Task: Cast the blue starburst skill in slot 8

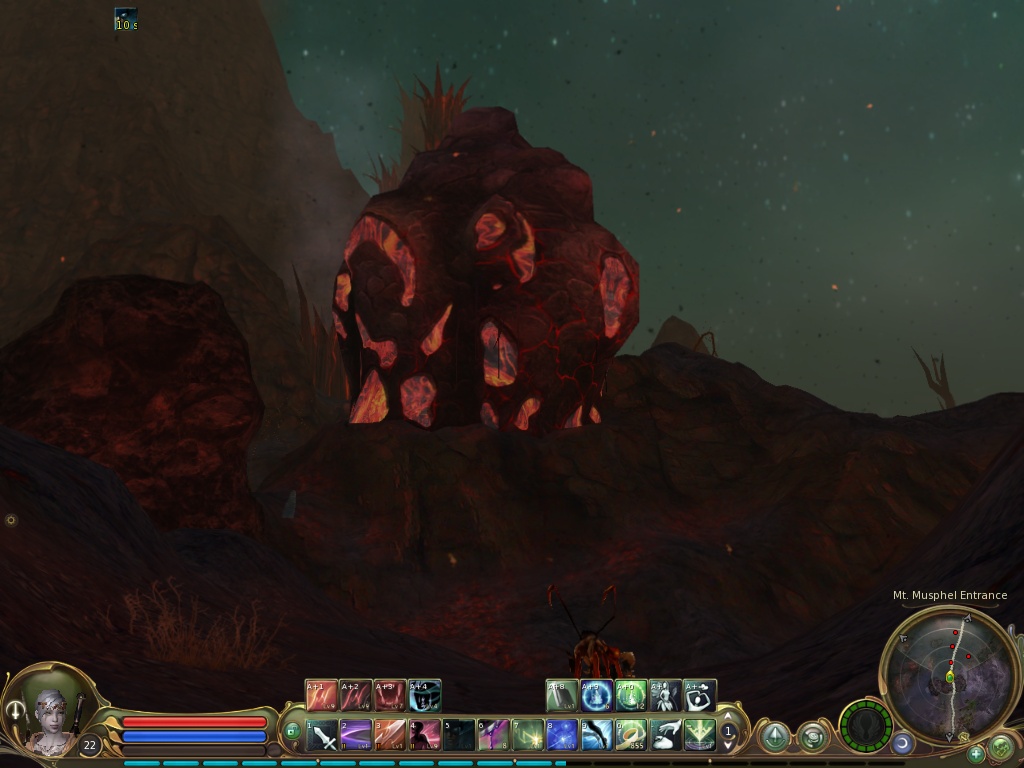Action: coord(562,736)
